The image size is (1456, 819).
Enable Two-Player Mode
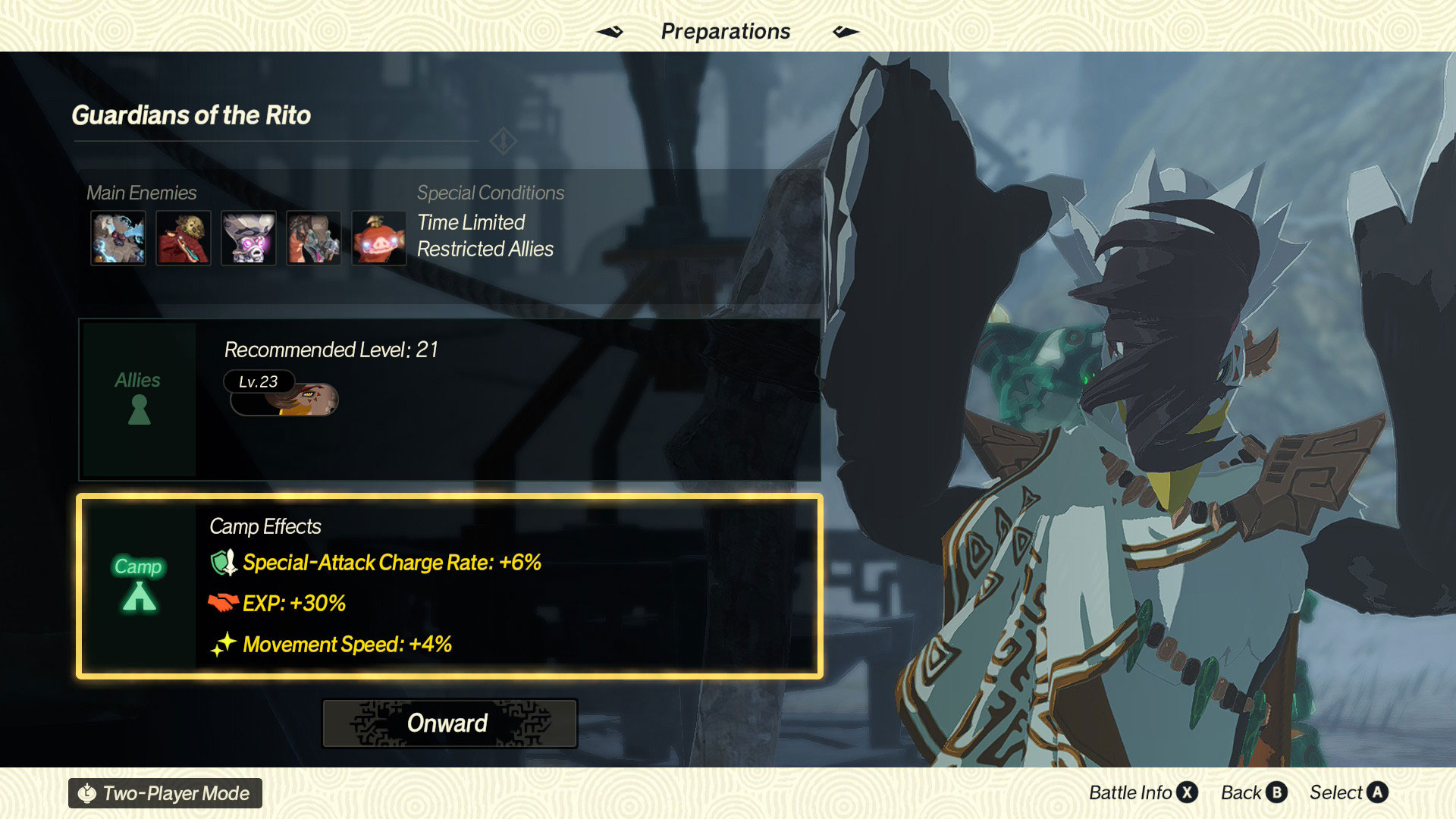[165, 793]
